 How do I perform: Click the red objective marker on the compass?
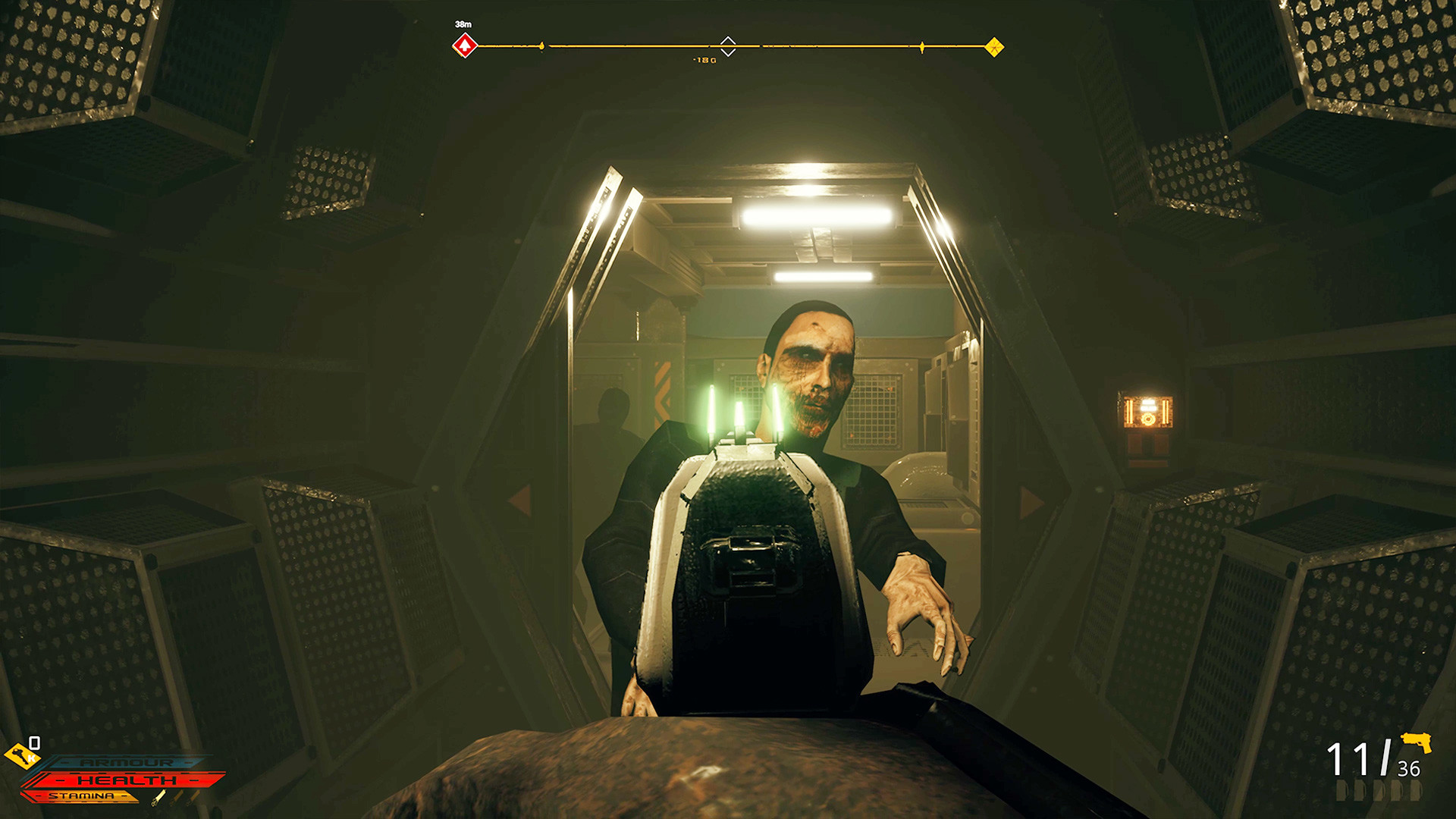pyautogui.click(x=465, y=46)
